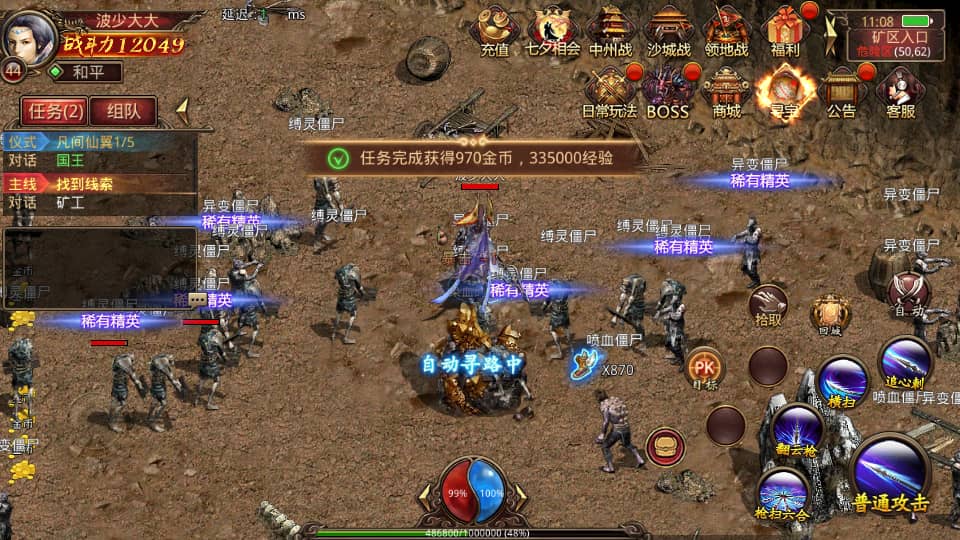
Task: Switch to the 任务(2) quest tab
Action: click(x=53, y=110)
